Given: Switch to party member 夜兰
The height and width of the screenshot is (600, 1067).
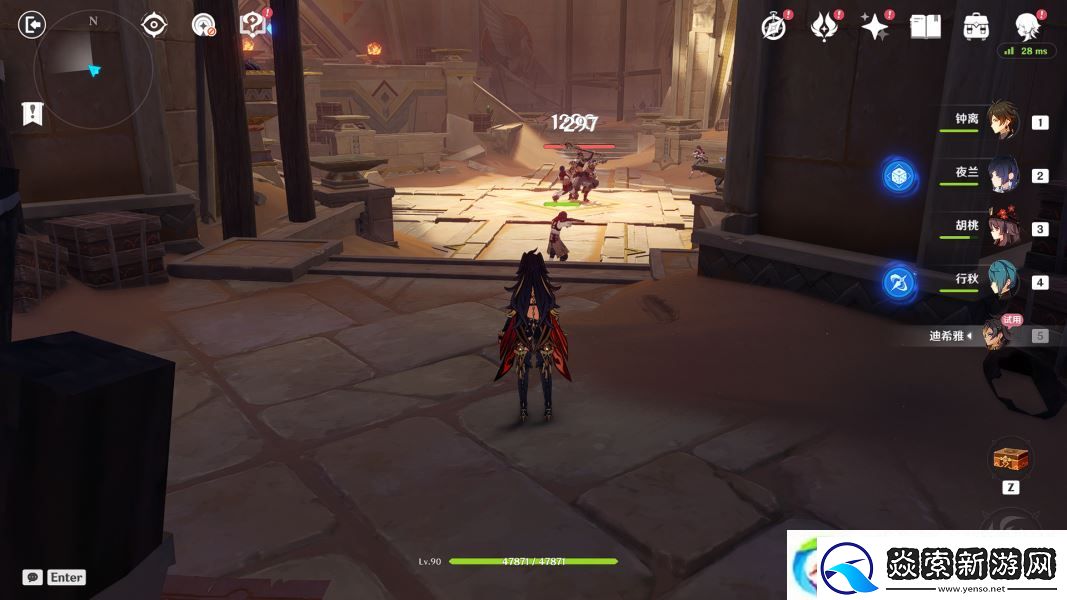Looking at the screenshot, I should (1003, 174).
